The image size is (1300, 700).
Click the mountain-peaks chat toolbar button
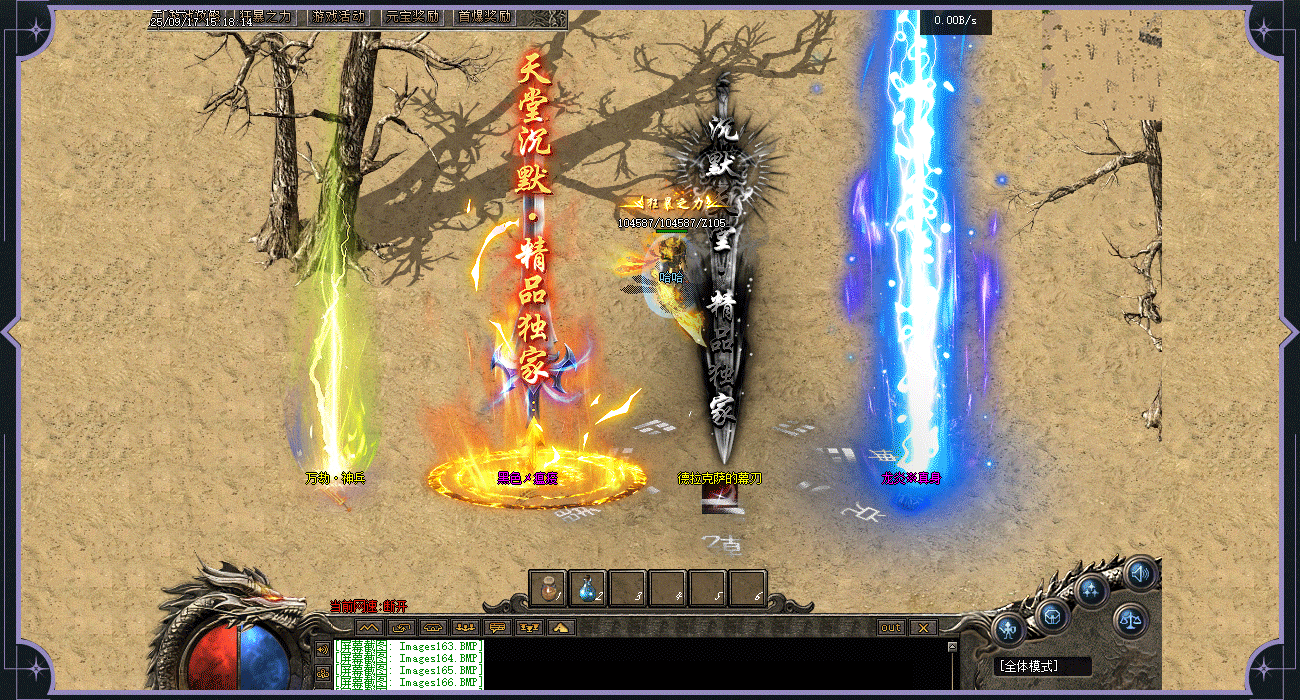point(369,628)
